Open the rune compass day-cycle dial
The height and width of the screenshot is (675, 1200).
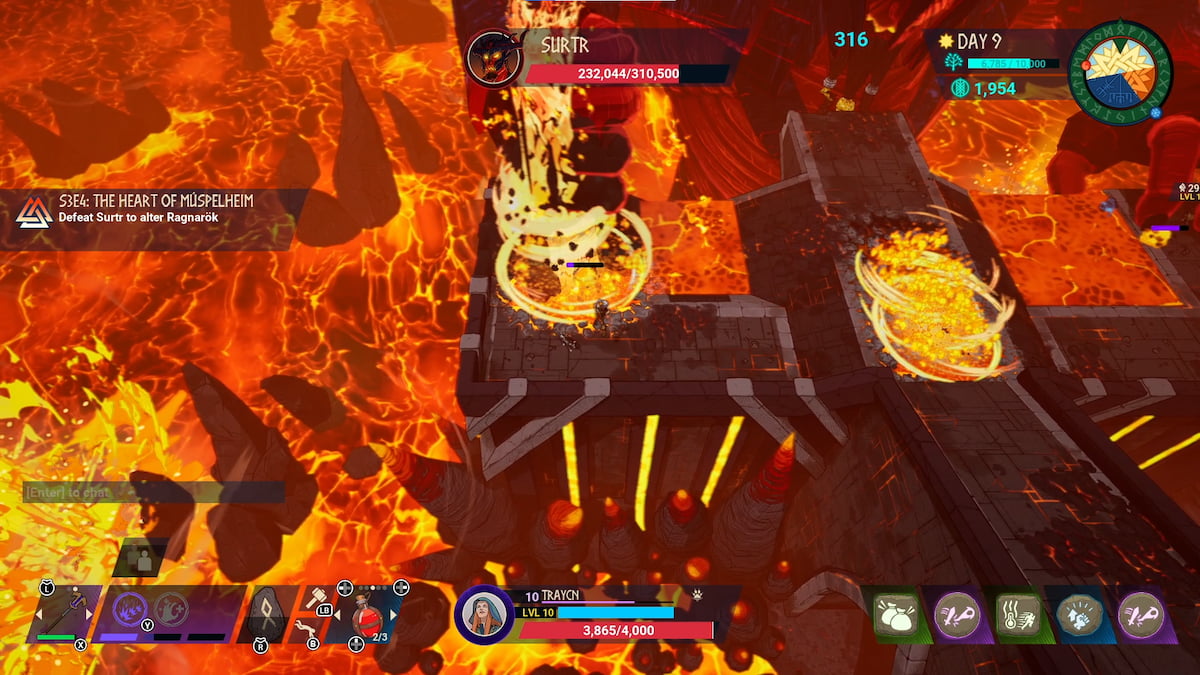[x=1119, y=72]
